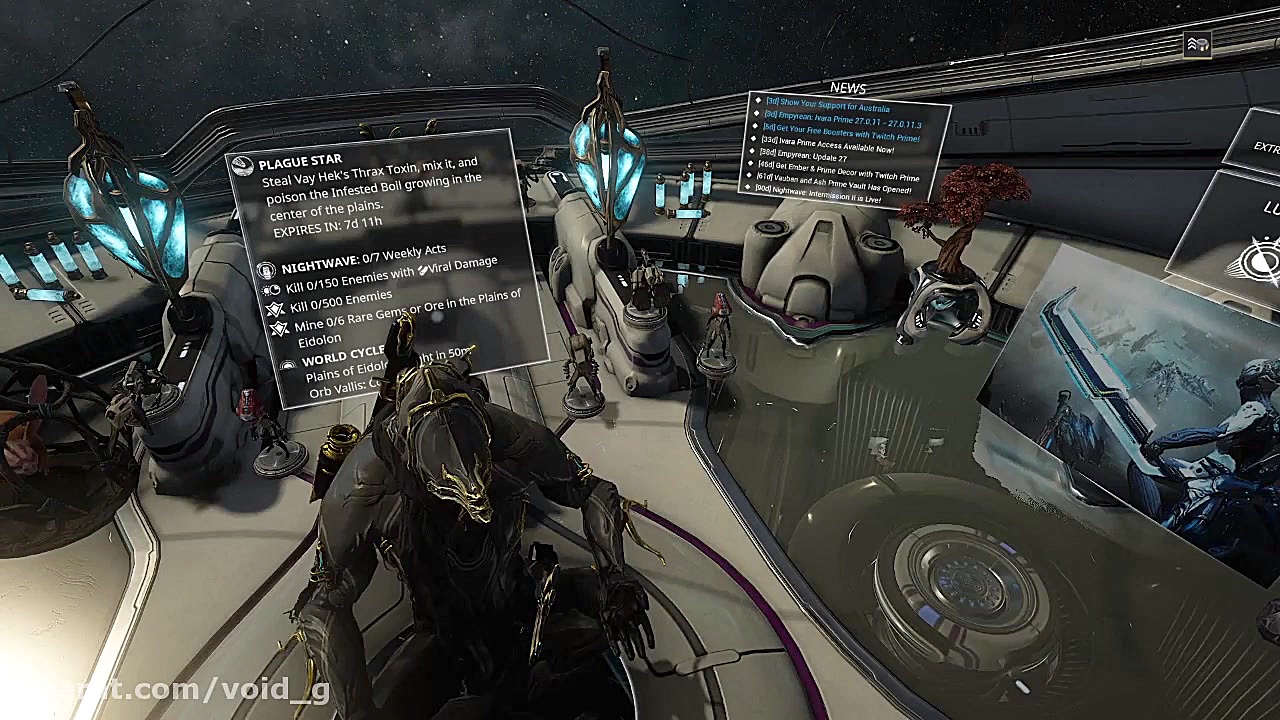This screenshot has width=1280, height=720.
Task: Open the Empyrean Update 27 news item
Action: [805, 156]
